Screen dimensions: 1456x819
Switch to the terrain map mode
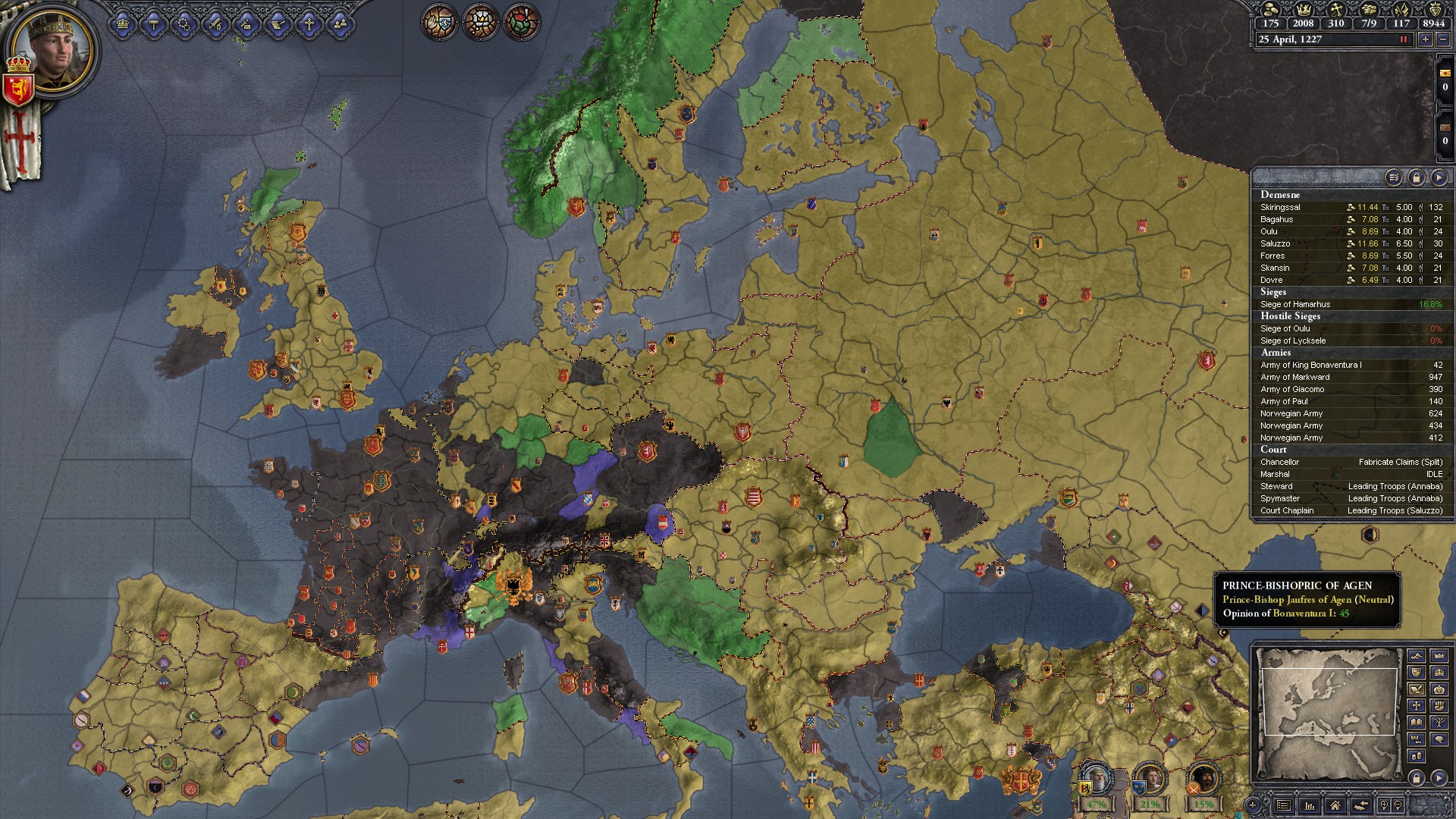tap(1416, 655)
